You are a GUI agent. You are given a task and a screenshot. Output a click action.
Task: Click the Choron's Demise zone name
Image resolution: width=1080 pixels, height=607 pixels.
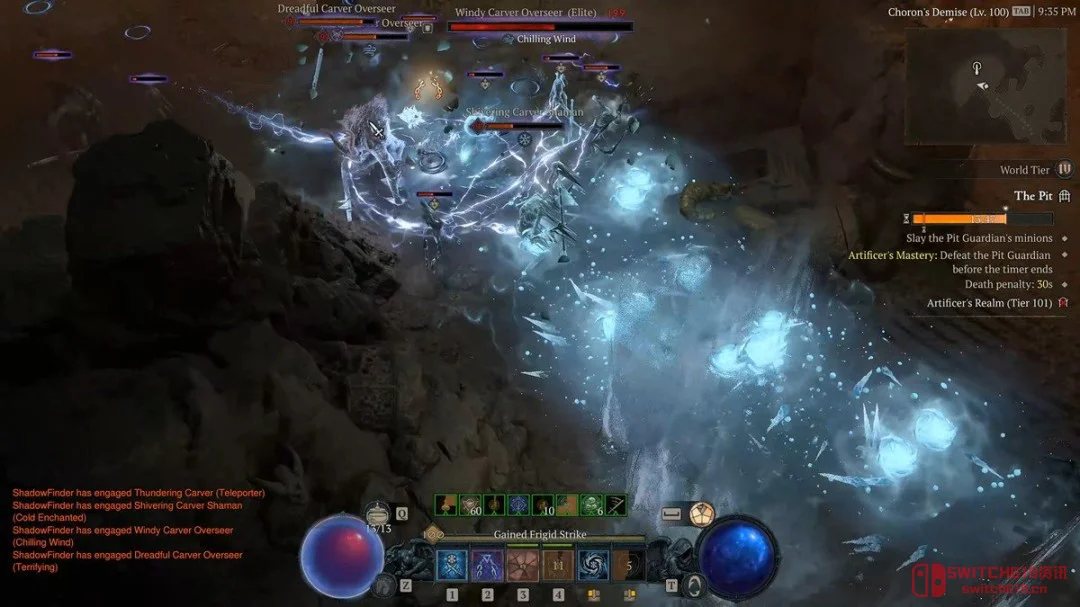pyautogui.click(x=947, y=12)
